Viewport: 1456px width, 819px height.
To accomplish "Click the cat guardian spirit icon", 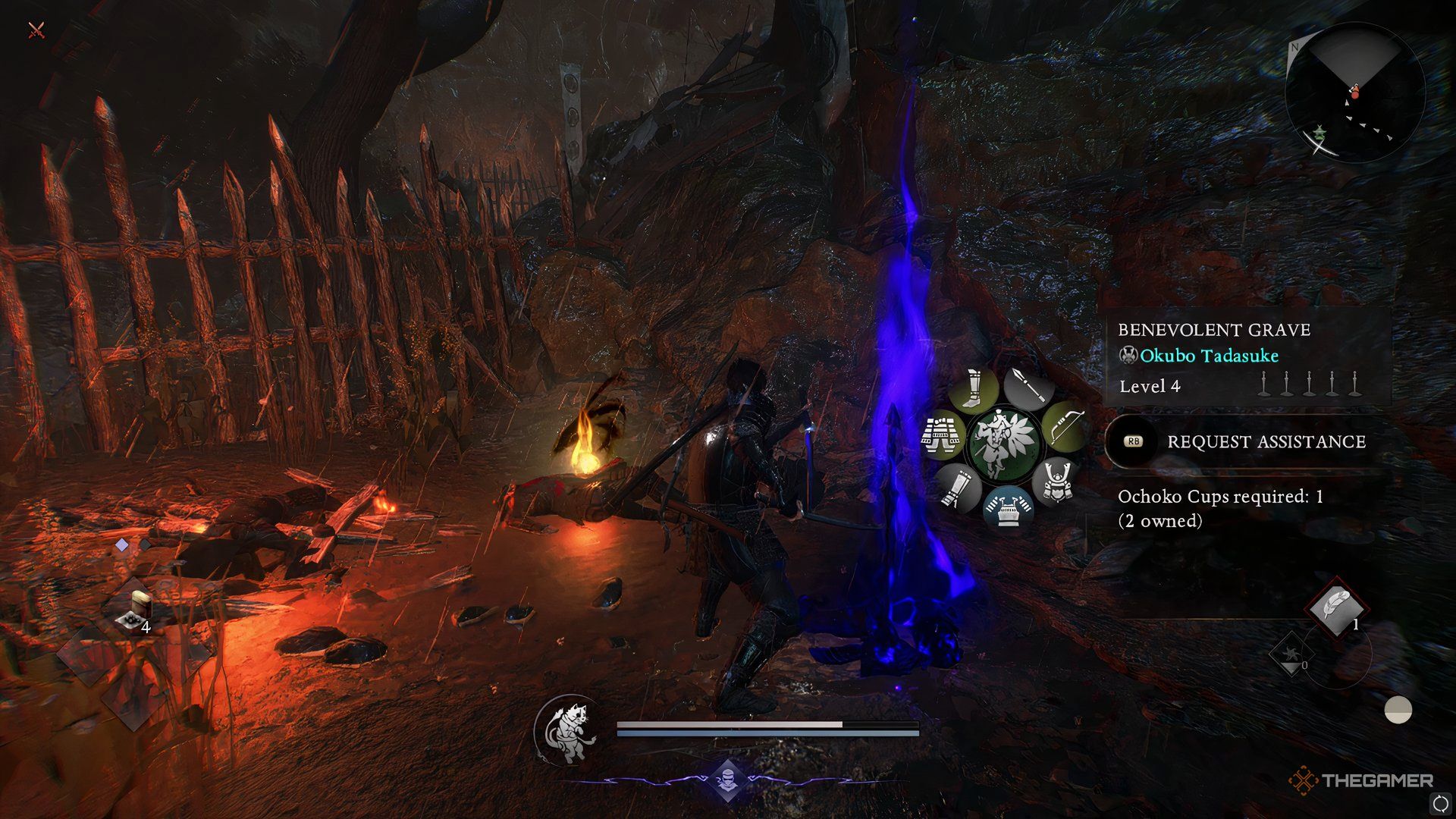I will (567, 731).
